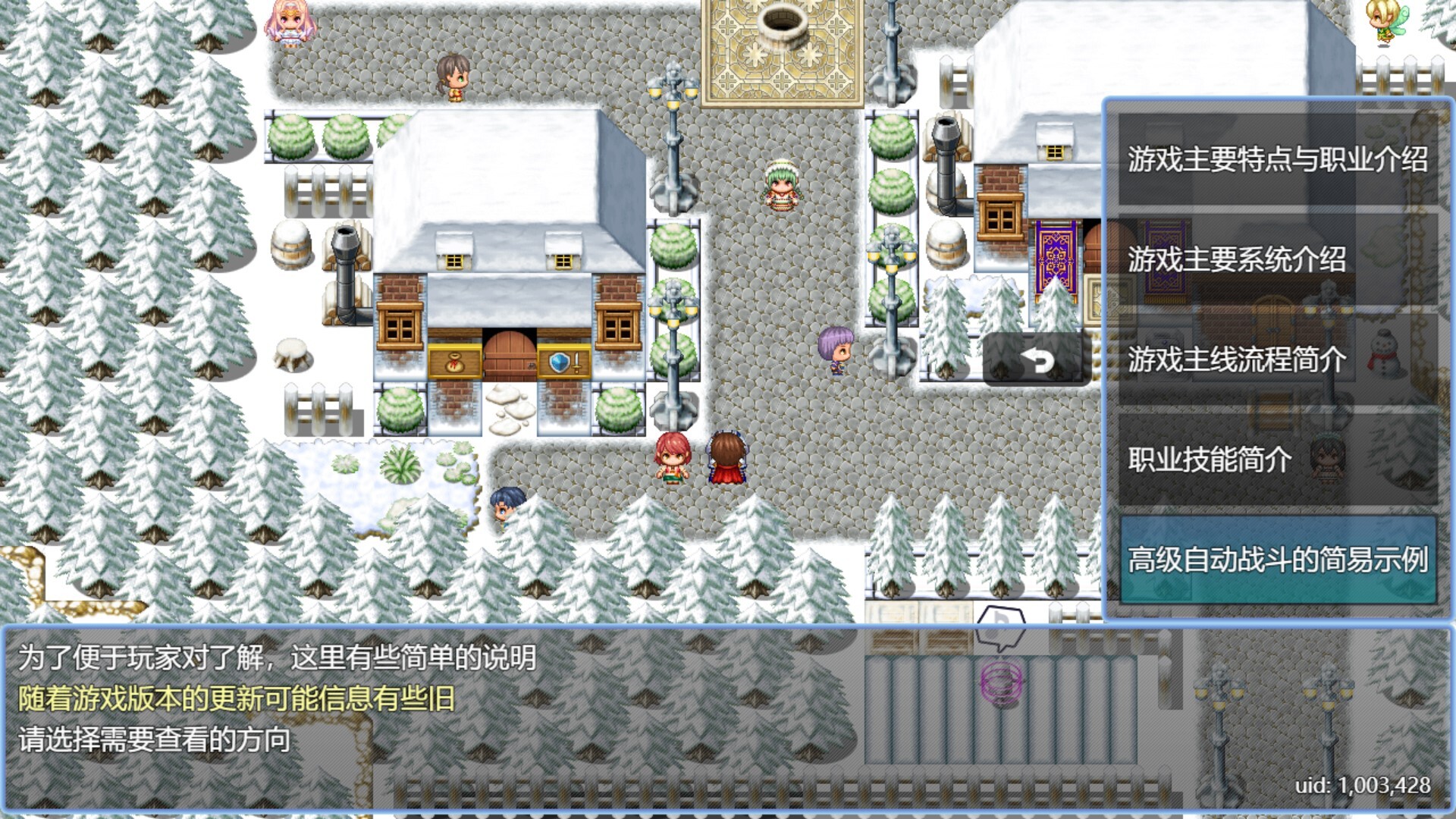
Task: Click the money bag item shop sign
Action: [x=453, y=361]
